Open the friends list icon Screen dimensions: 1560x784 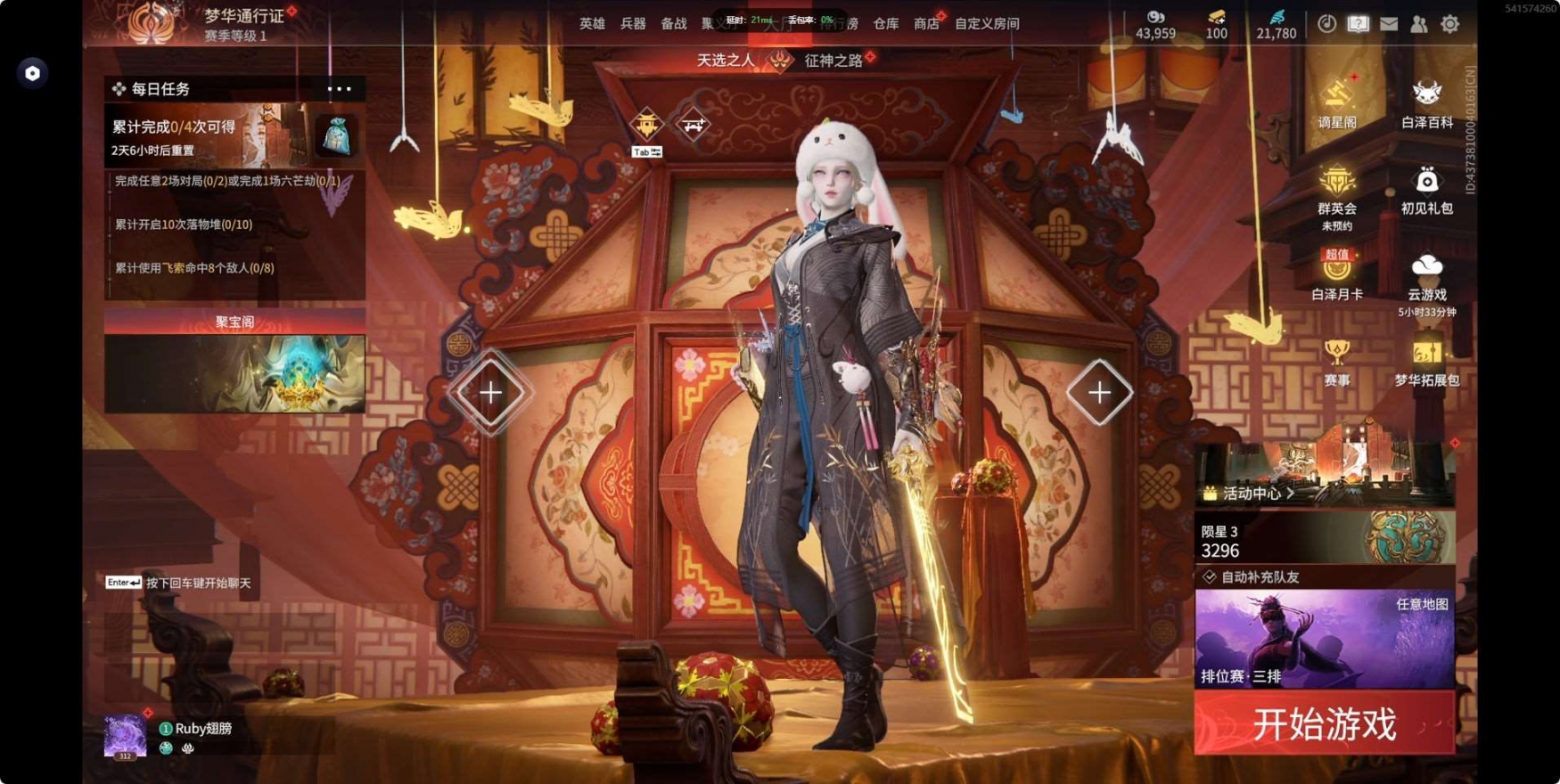[x=1419, y=24]
